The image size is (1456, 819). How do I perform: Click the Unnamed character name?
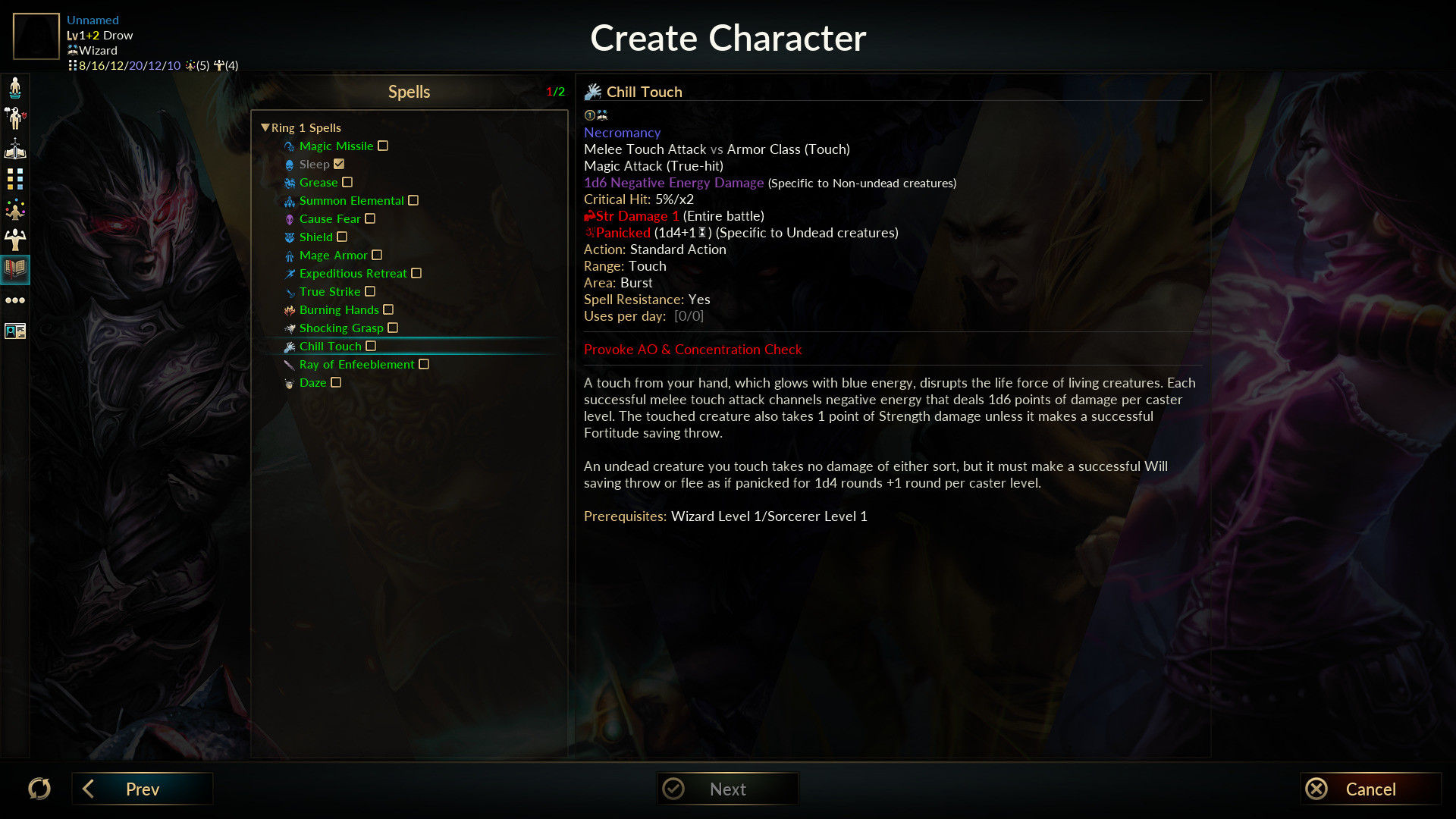pos(91,20)
